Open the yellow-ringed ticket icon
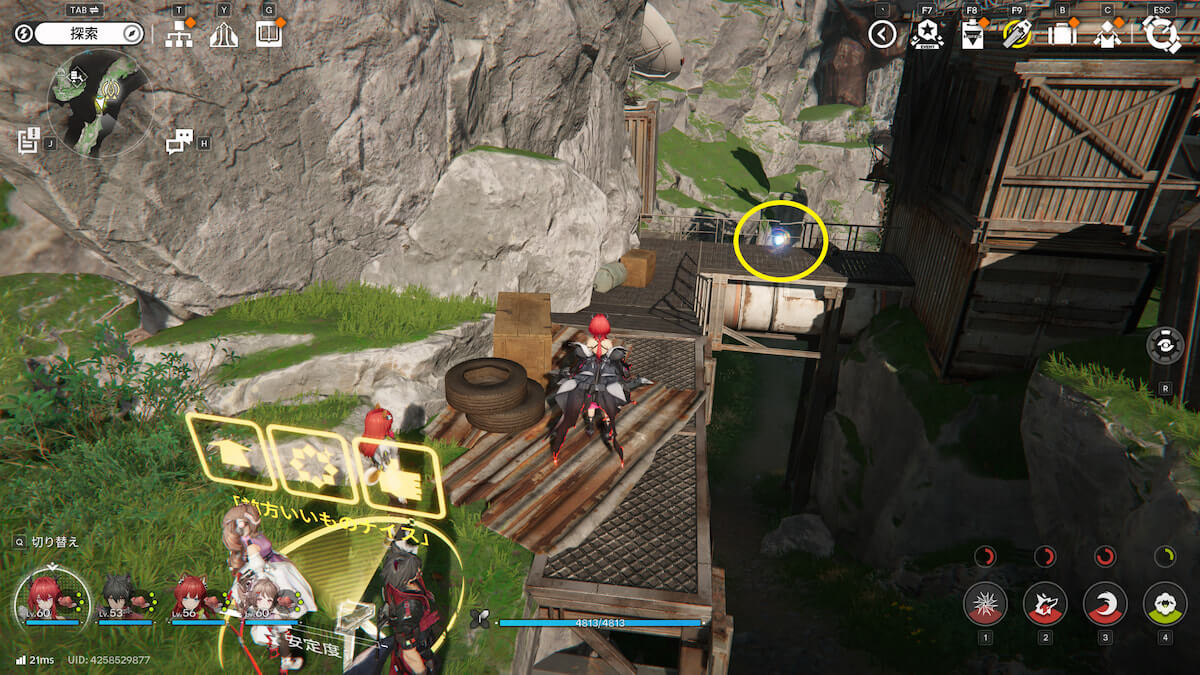1200x675 pixels. (x=1017, y=35)
